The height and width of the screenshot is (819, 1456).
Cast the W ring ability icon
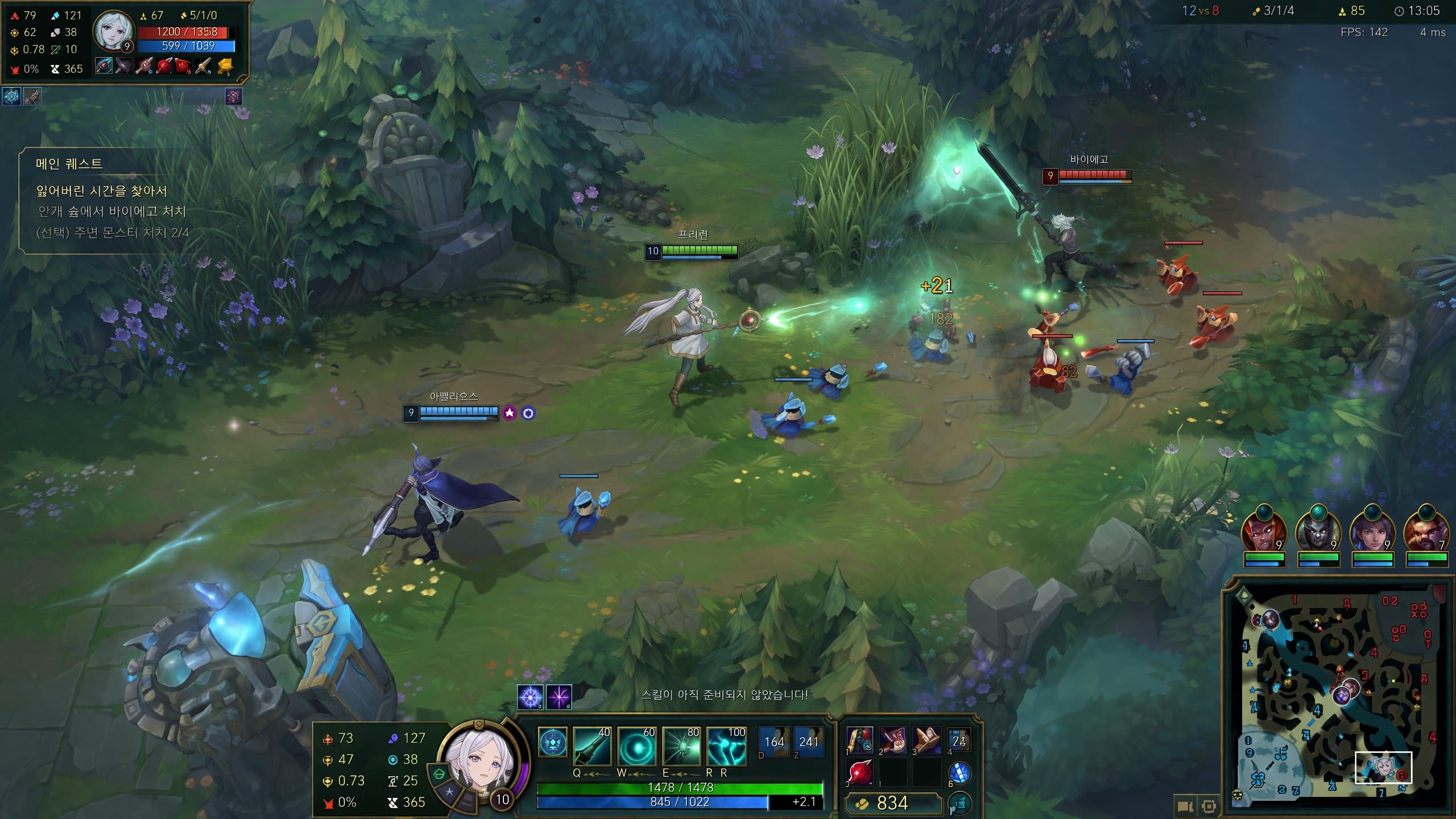click(x=637, y=747)
